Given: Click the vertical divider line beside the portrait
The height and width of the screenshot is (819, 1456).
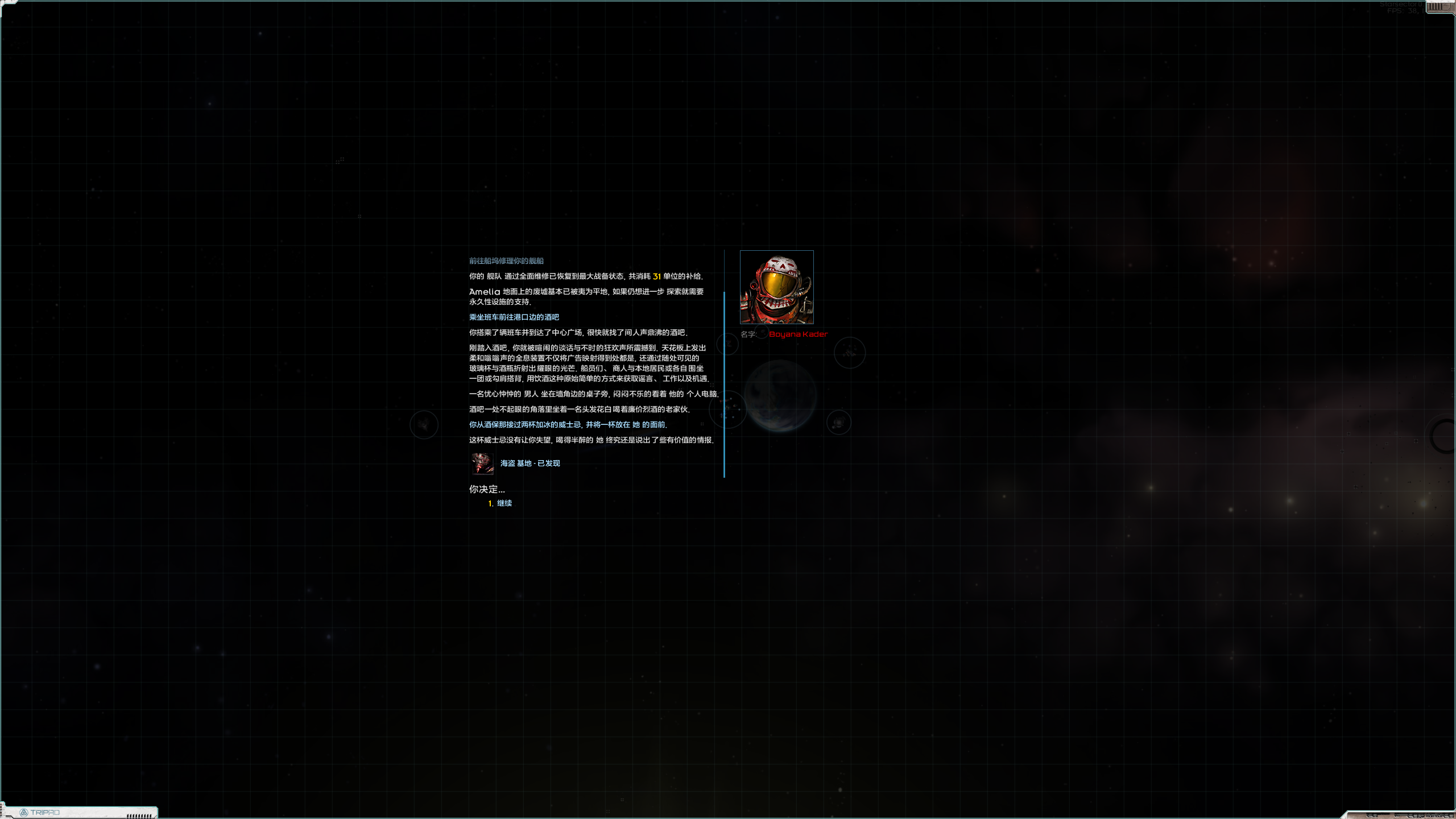Looking at the screenshot, I should tap(723, 381).
